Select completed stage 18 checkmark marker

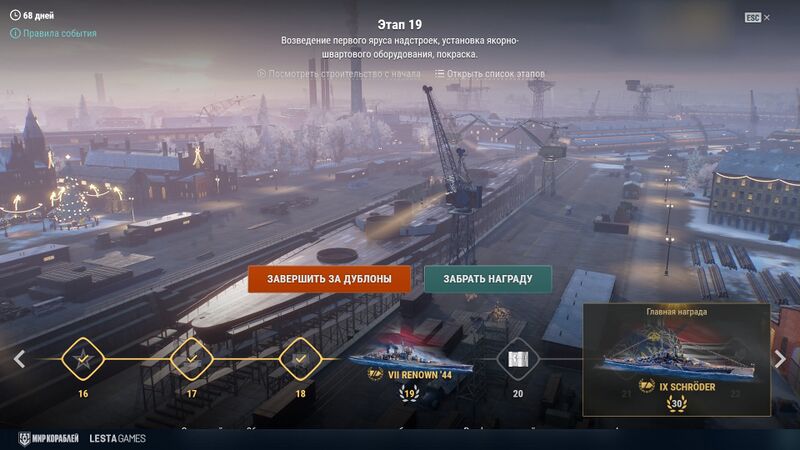(299, 358)
